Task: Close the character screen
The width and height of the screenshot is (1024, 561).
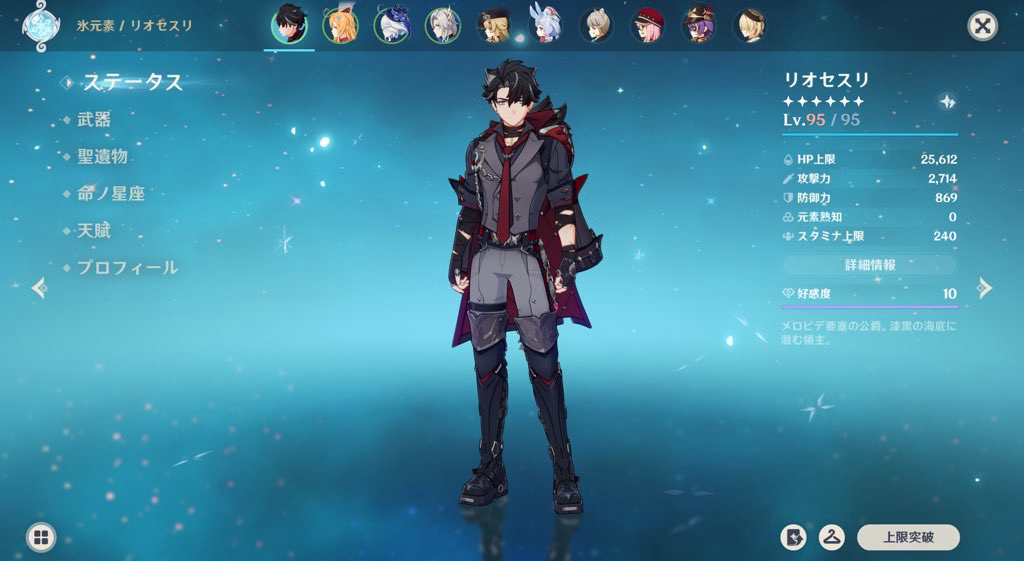Action: point(983,26)
